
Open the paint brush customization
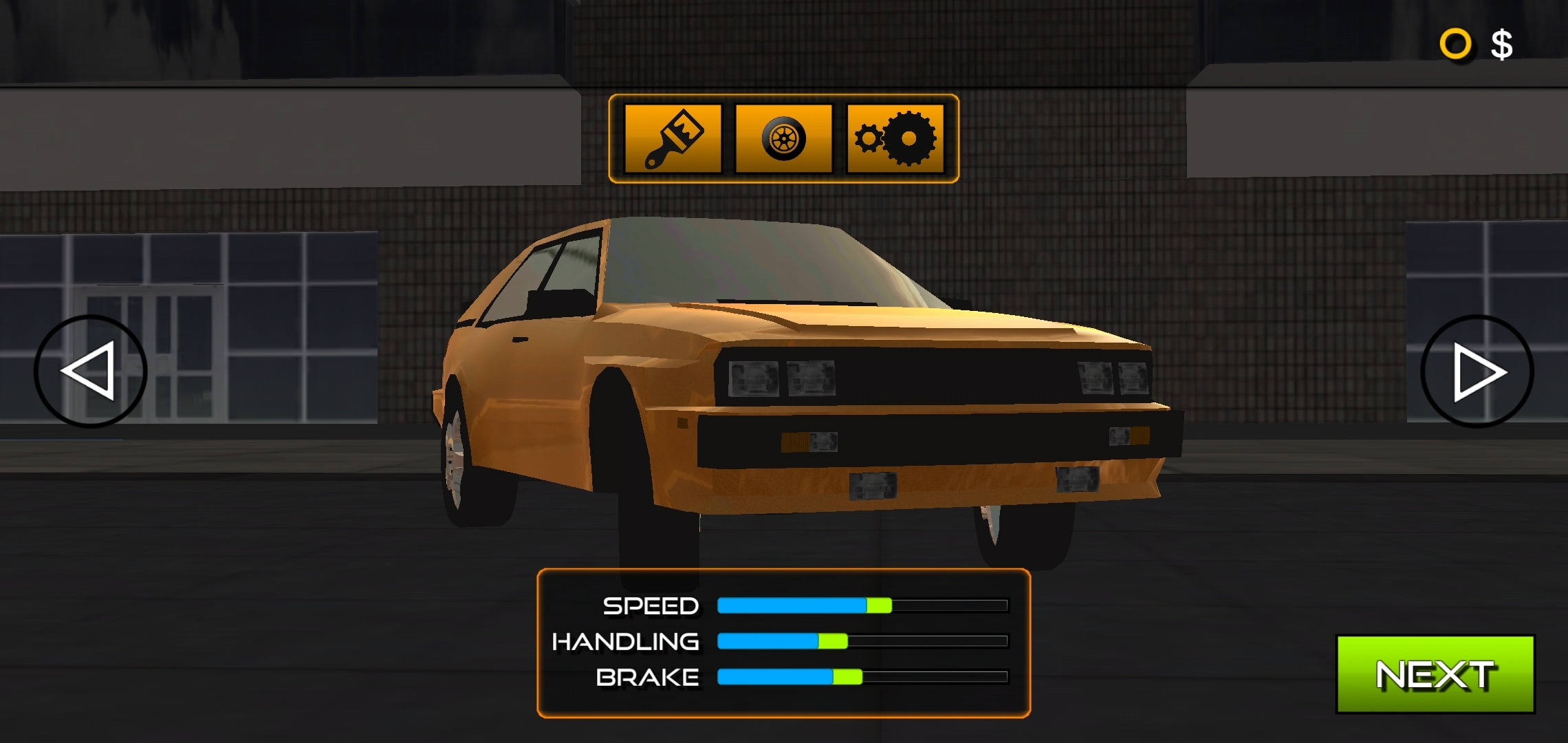(x=673, y=139)
